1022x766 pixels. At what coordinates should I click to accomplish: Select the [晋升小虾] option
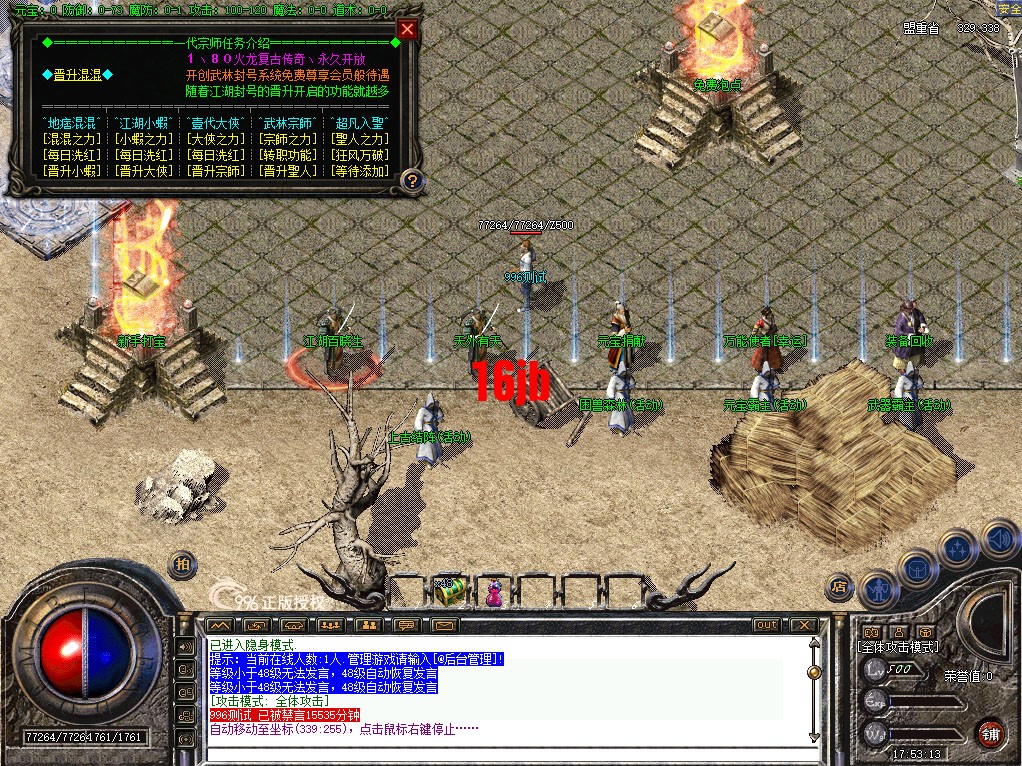tap(73, 171)
